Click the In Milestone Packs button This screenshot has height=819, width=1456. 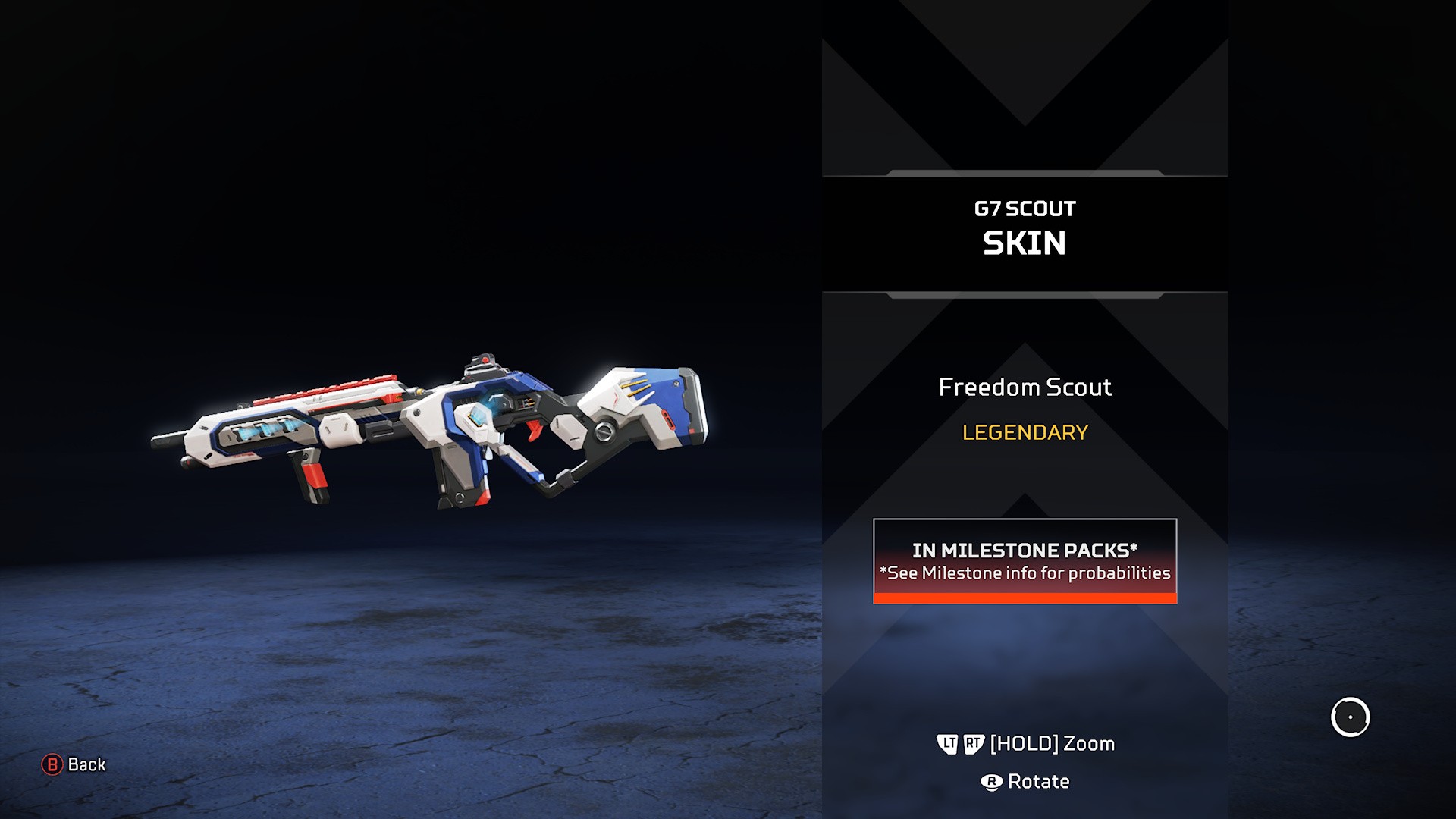point(1025,560)
